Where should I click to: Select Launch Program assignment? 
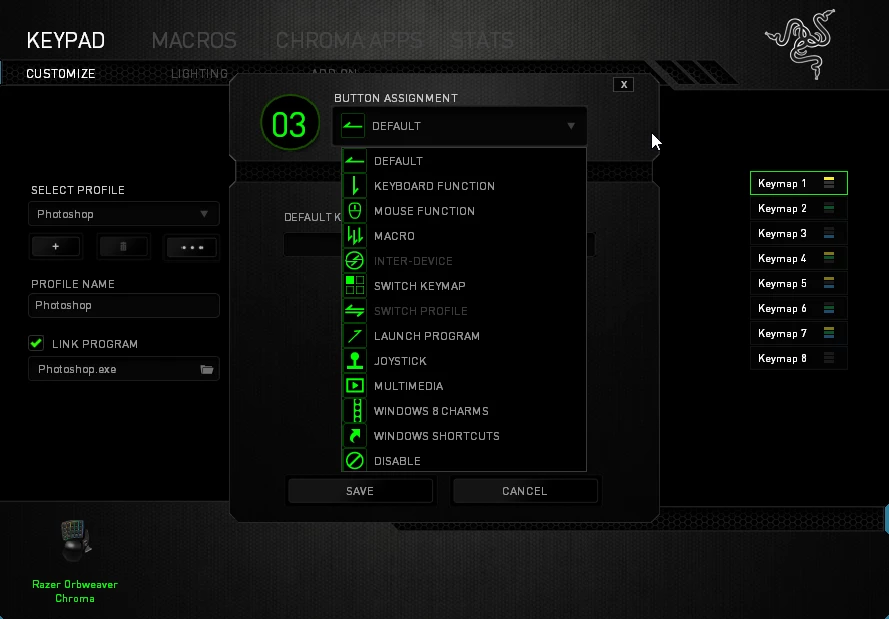tap(426, 336)
